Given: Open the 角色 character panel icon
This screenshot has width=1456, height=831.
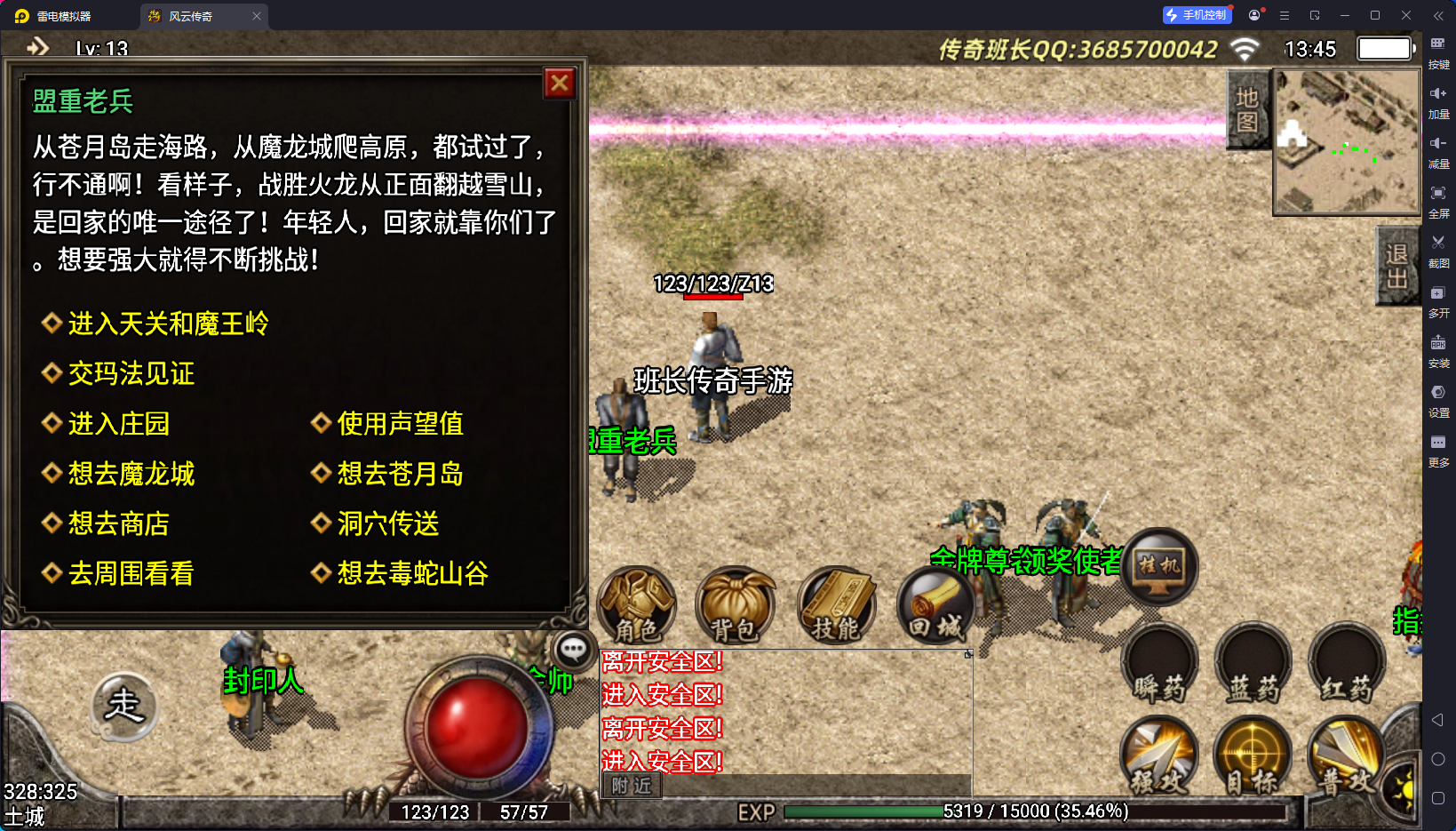Looking at the screenshot, I should click(x=636, y=606).
